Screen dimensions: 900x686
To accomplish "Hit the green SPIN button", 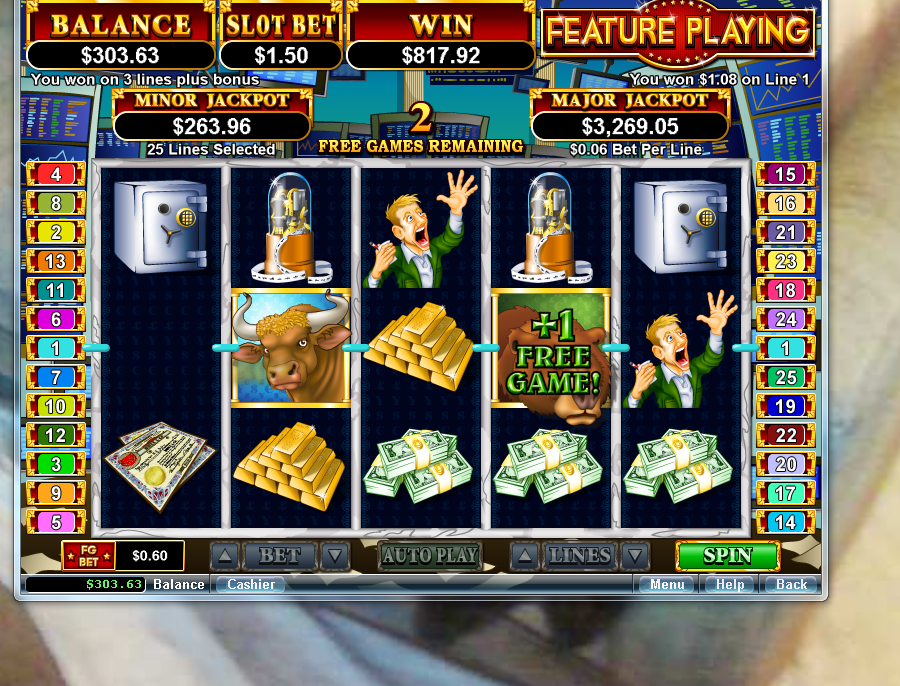I will 727,556.
